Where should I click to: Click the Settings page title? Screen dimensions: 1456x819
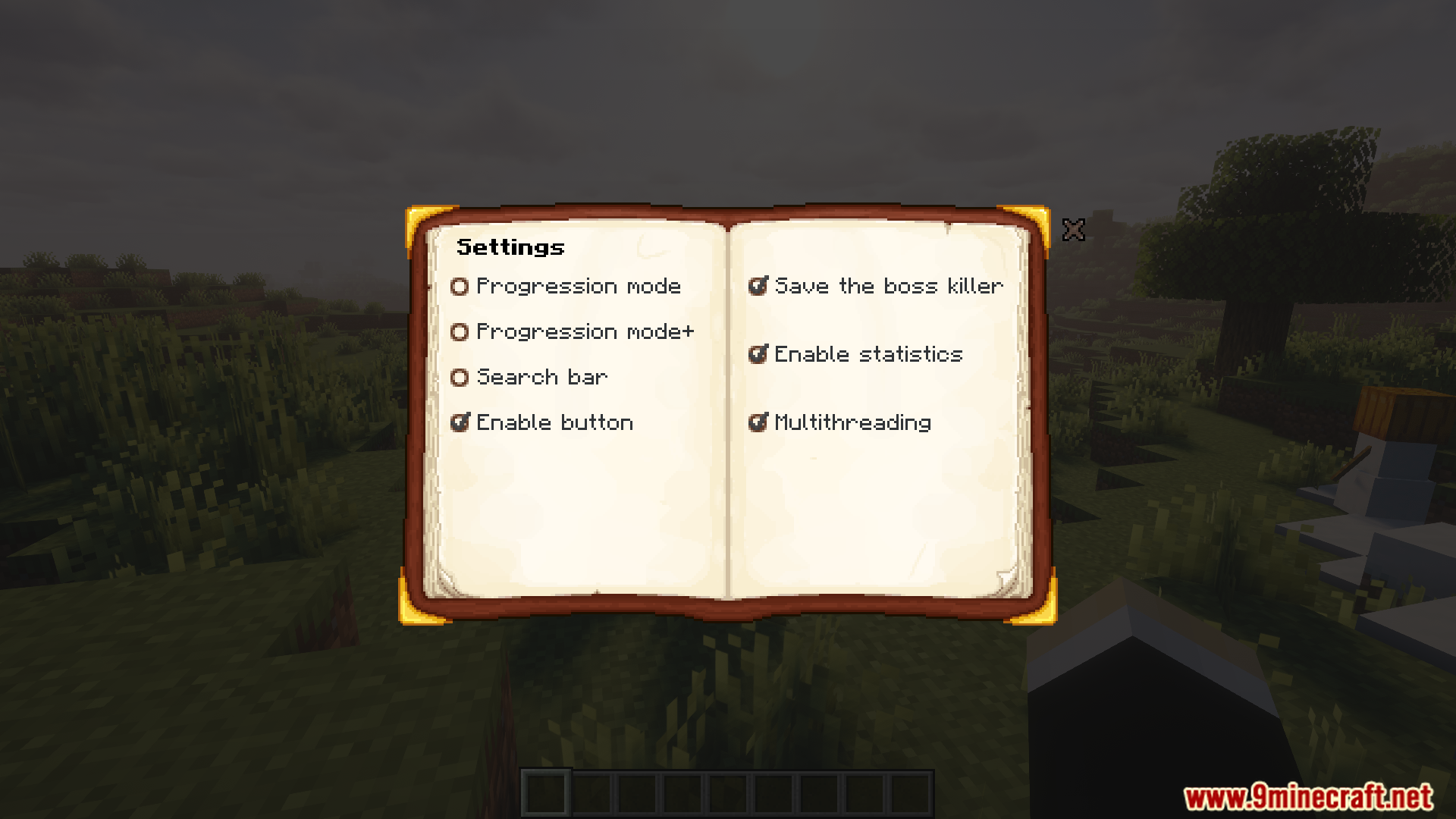click(x=511, y=246)
